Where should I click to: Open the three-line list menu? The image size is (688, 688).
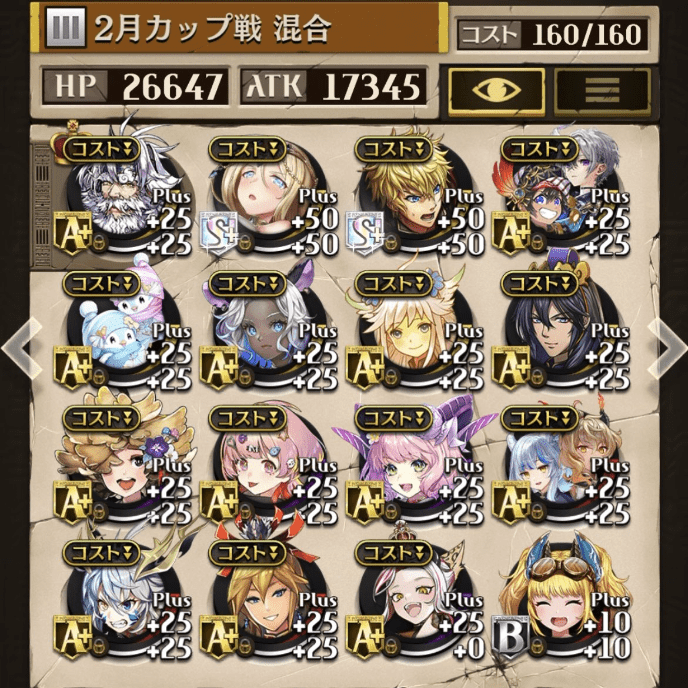(602, 91)
